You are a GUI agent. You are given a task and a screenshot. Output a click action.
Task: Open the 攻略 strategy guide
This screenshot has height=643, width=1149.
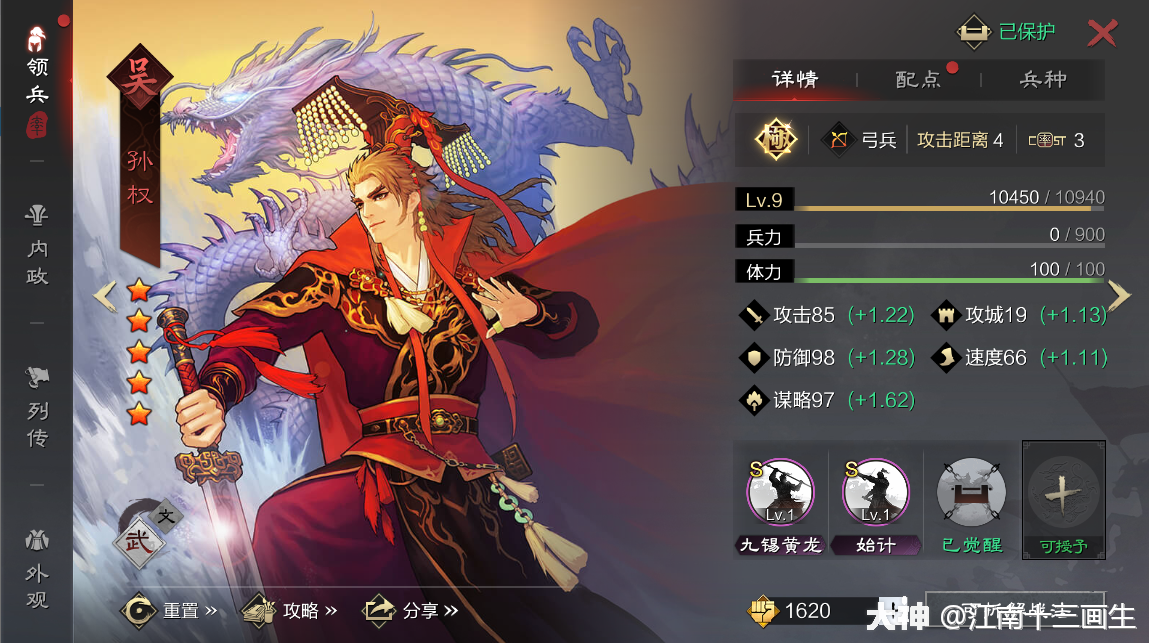click(289, 609)
